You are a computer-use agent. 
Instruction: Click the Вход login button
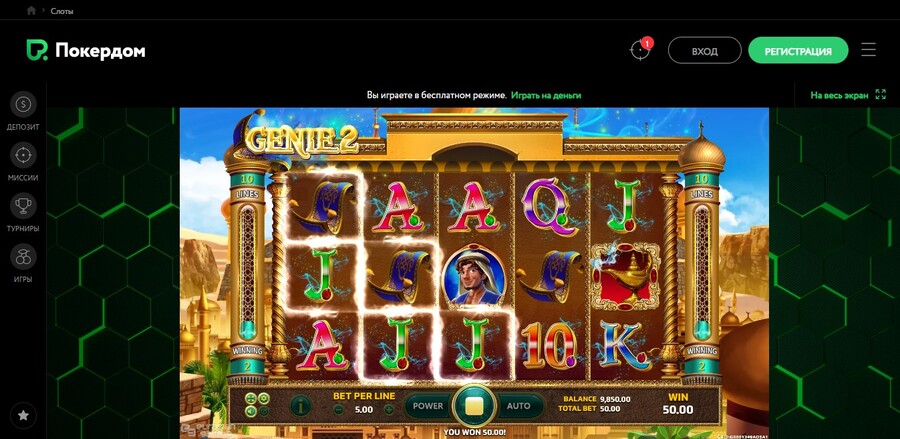click(x=704, y=51)
